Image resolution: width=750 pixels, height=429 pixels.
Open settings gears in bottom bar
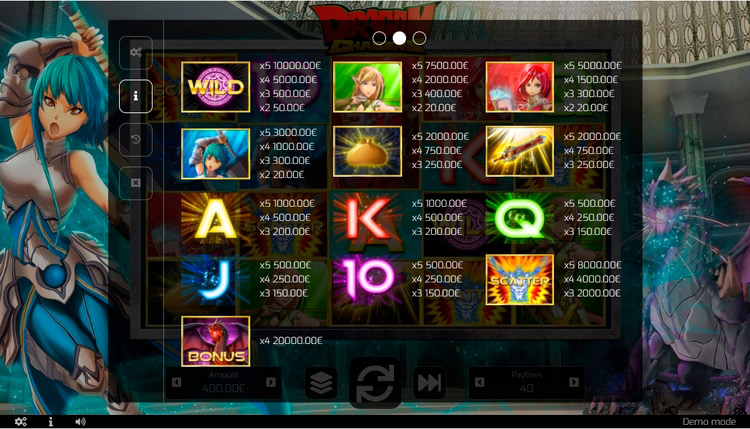click(20, 422)
